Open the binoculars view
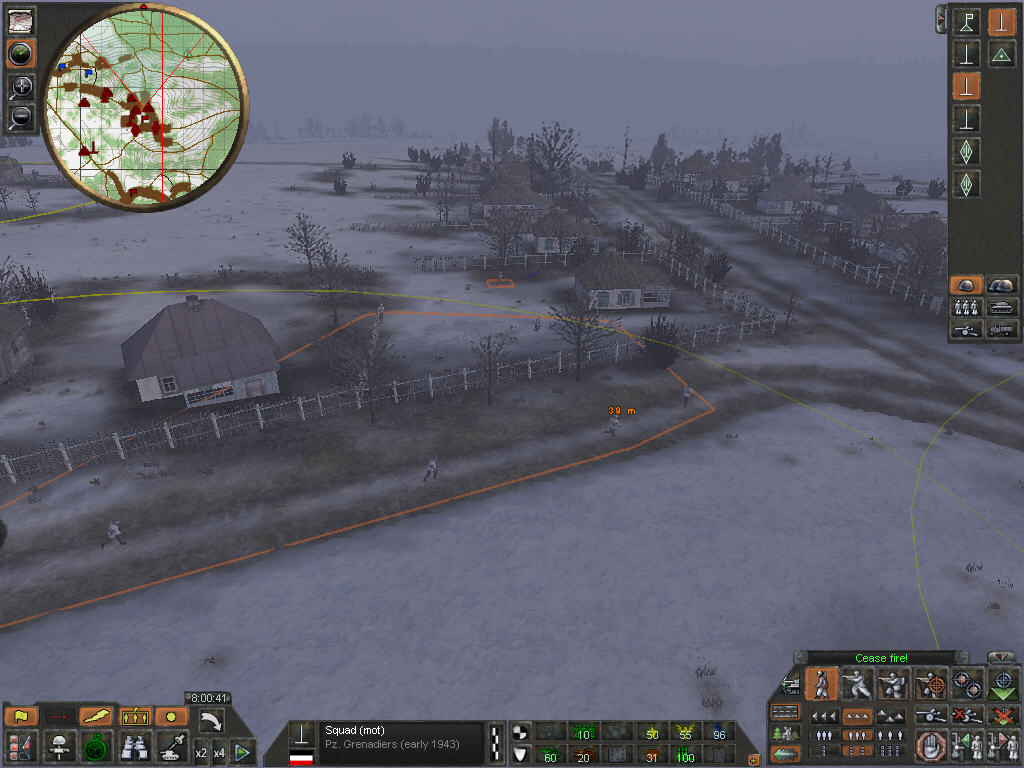 [x=133, y=746]
